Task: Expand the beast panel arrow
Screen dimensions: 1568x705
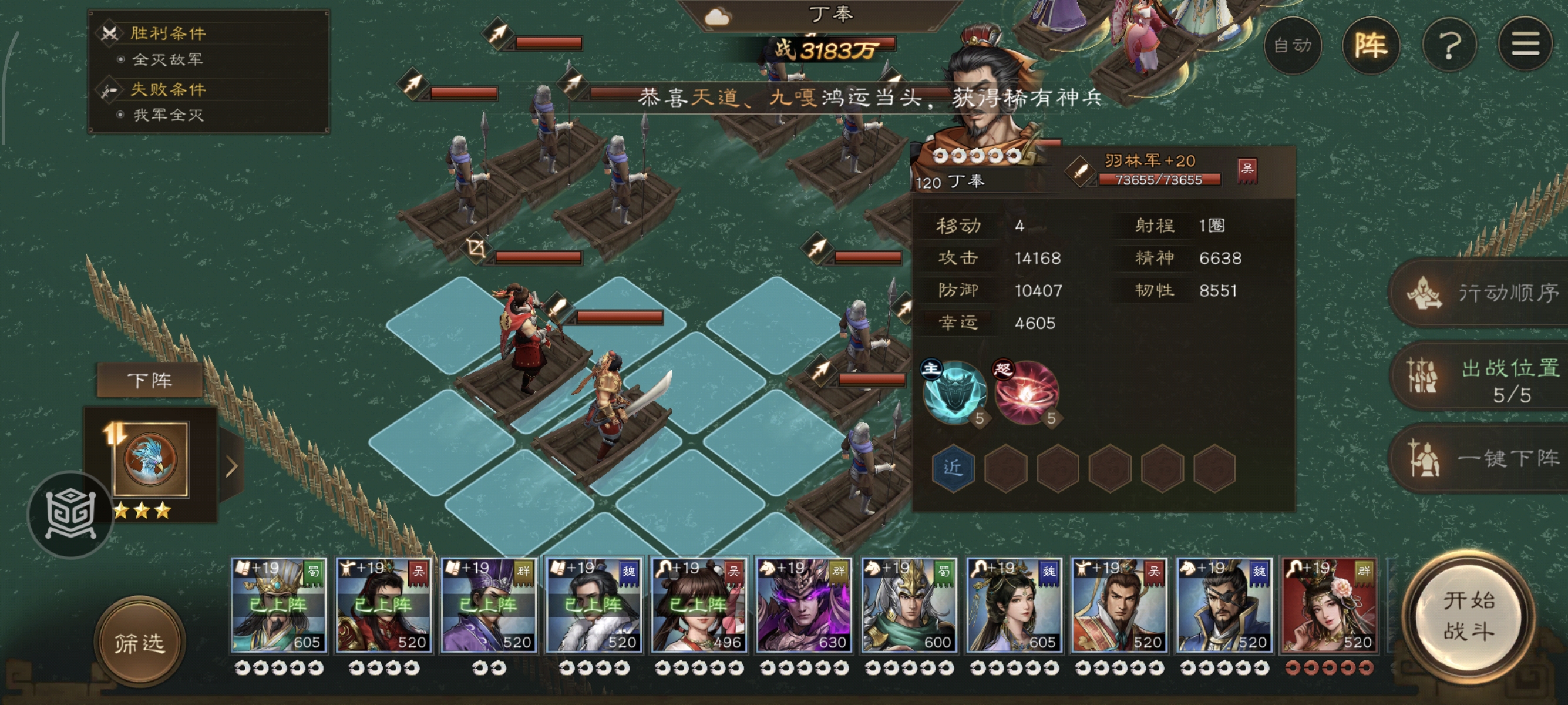Action: [231, 467]
